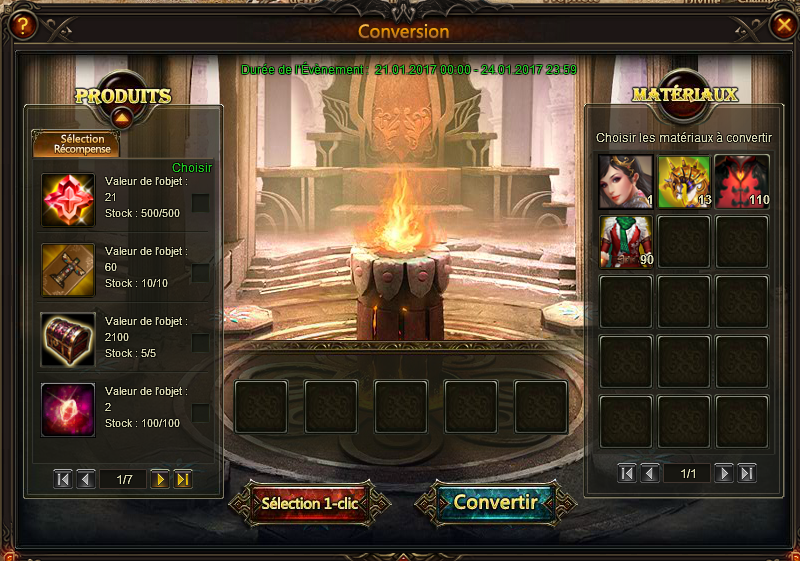Switch to the Sélection Récompense tab
Screen dimensions: 800x561
click(76, 144)
